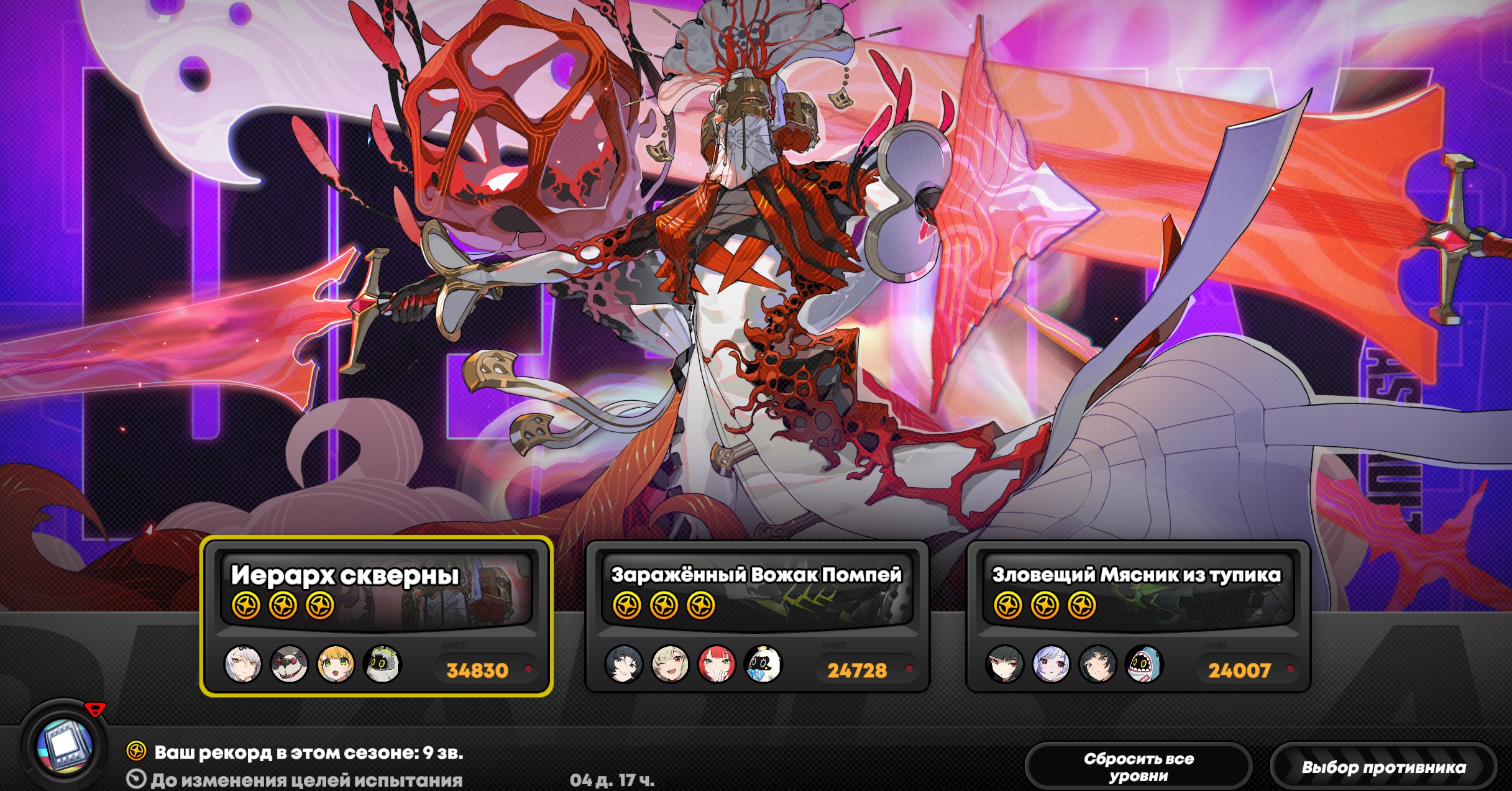This screenshot has width=1512, height=791.
Task: Open Выбор противника enemy selection
Action: tap(1383, 767)
